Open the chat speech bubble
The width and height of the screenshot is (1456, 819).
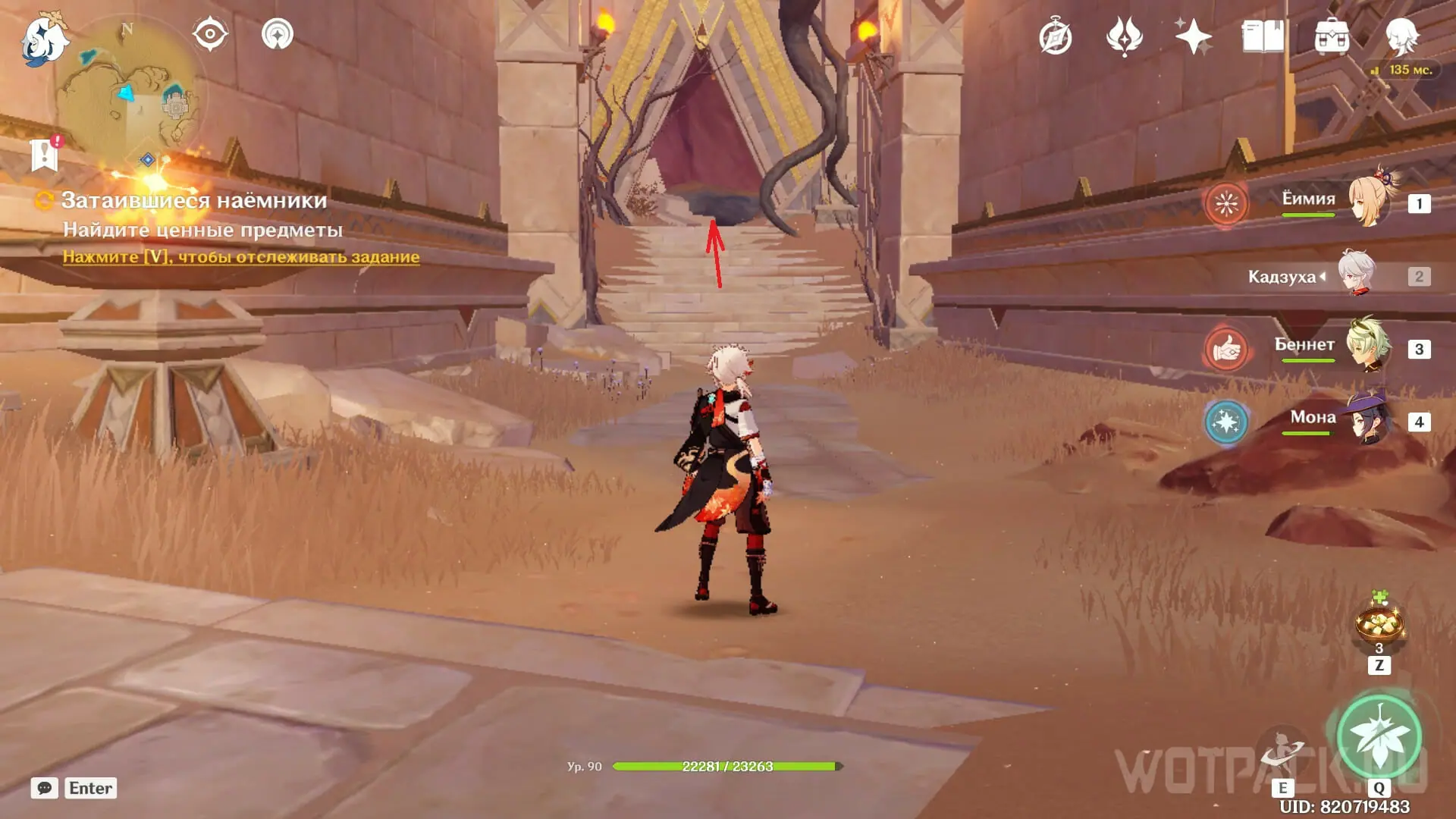(45, 788)
